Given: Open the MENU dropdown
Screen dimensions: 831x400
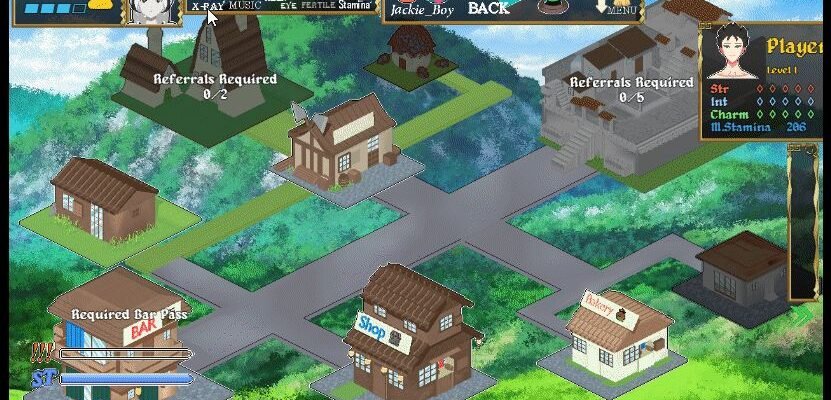Looking at the screenshot, I should 617,8.
